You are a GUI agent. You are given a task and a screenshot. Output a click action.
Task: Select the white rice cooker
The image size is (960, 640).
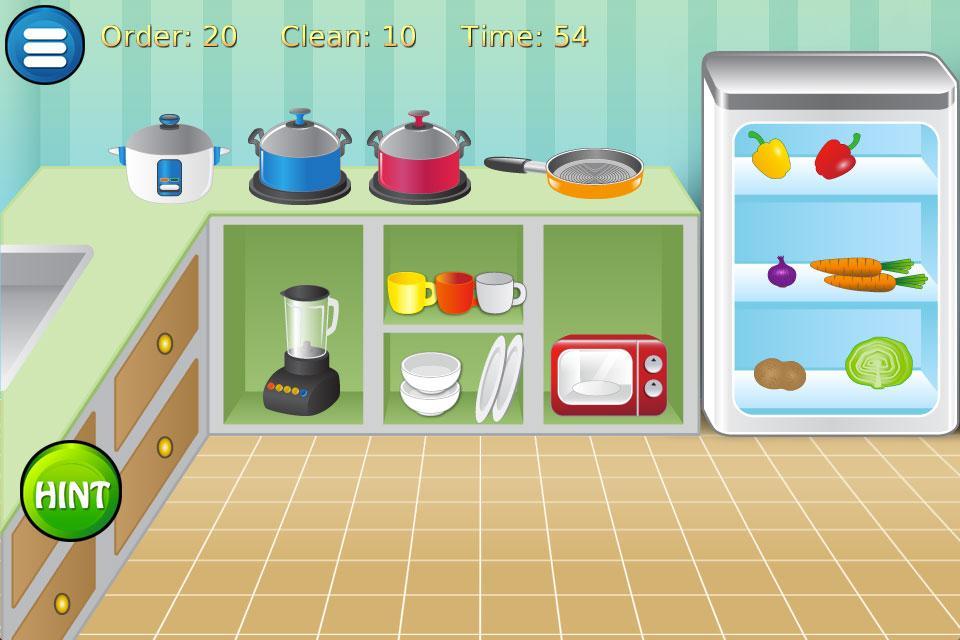click(168, 160)
